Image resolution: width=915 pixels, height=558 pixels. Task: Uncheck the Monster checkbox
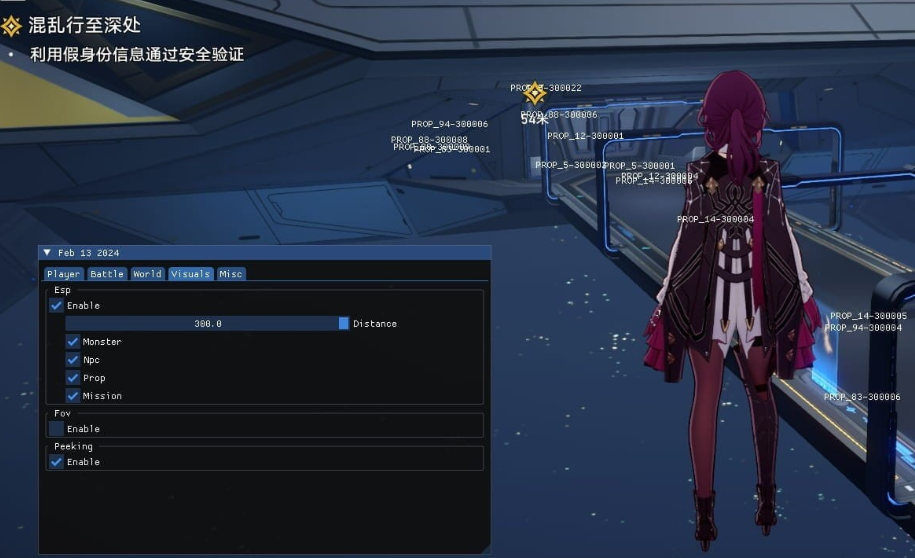click(x=73, y=342)
